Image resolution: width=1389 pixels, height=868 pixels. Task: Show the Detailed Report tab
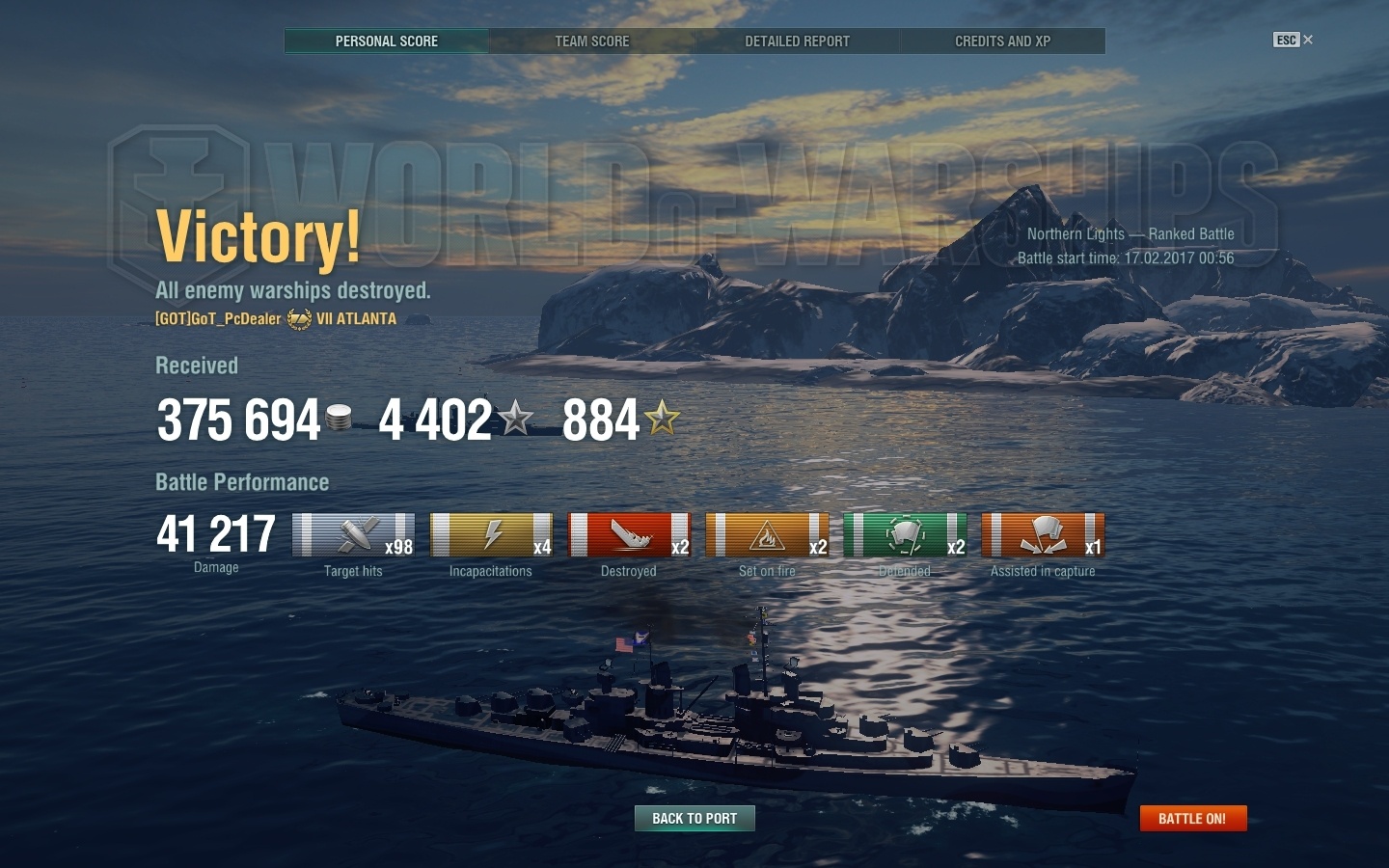798,41
